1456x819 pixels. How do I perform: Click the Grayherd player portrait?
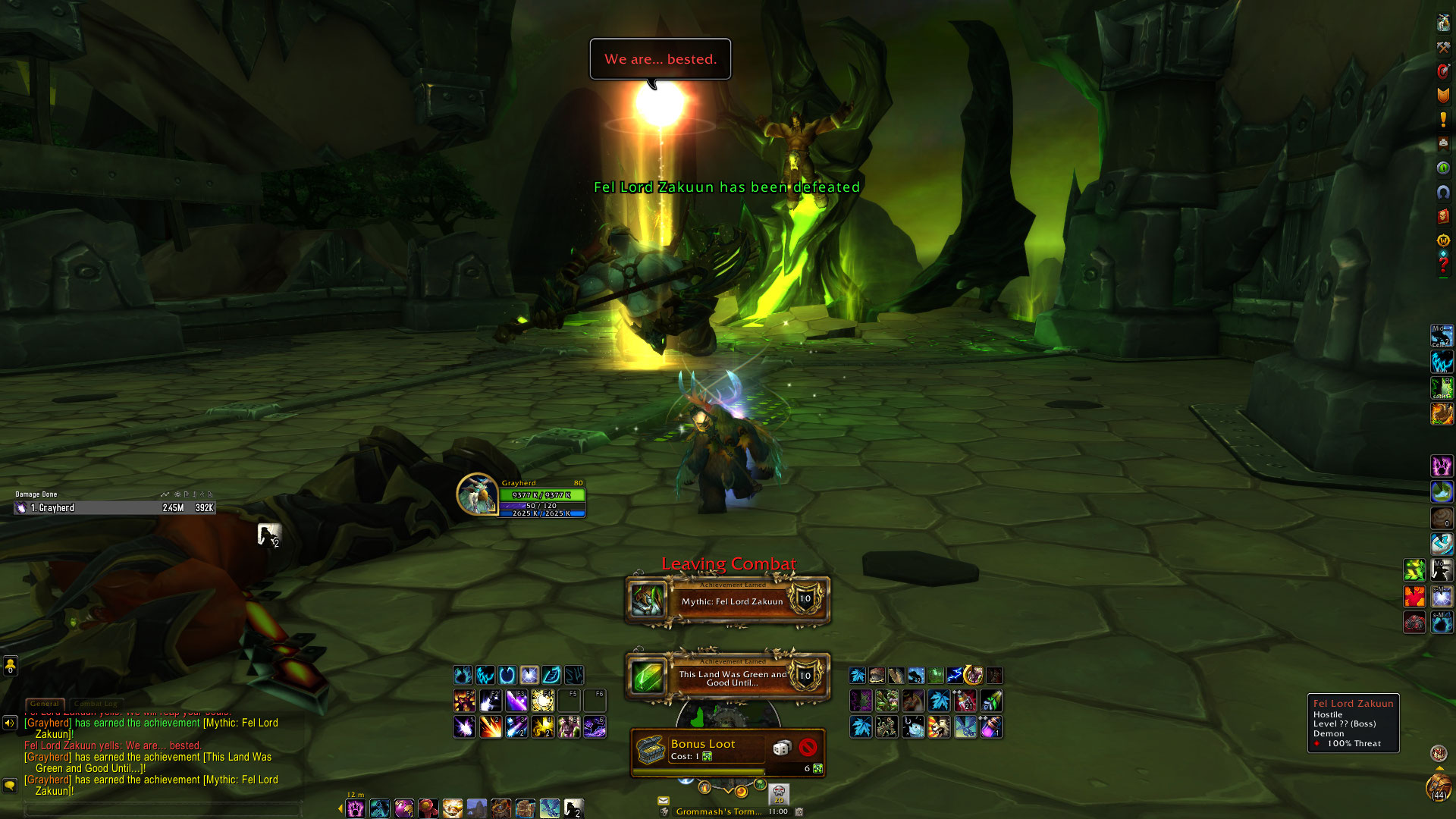[477, 494]
